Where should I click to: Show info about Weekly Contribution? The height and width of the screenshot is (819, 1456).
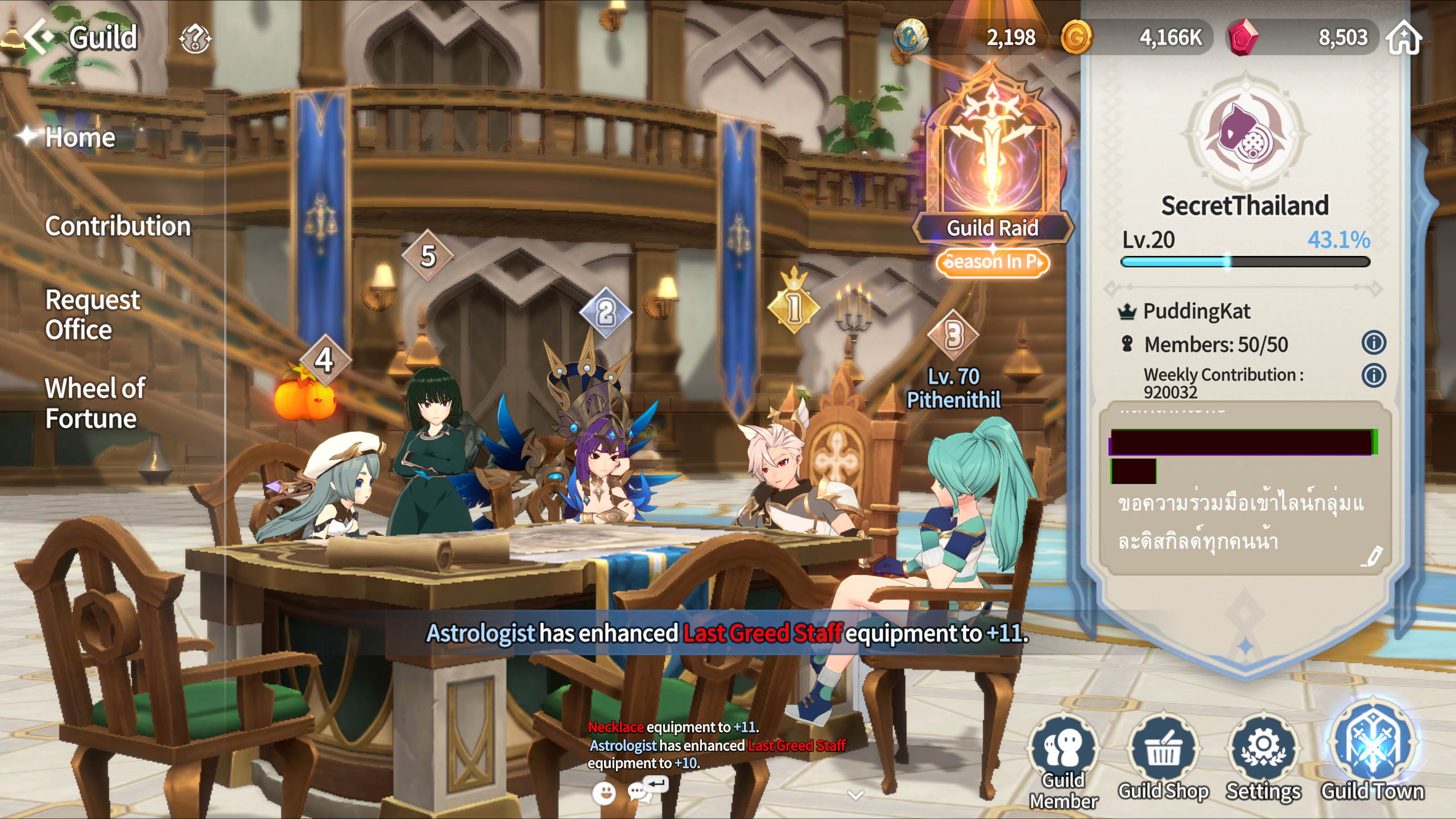pos(1374,376)
